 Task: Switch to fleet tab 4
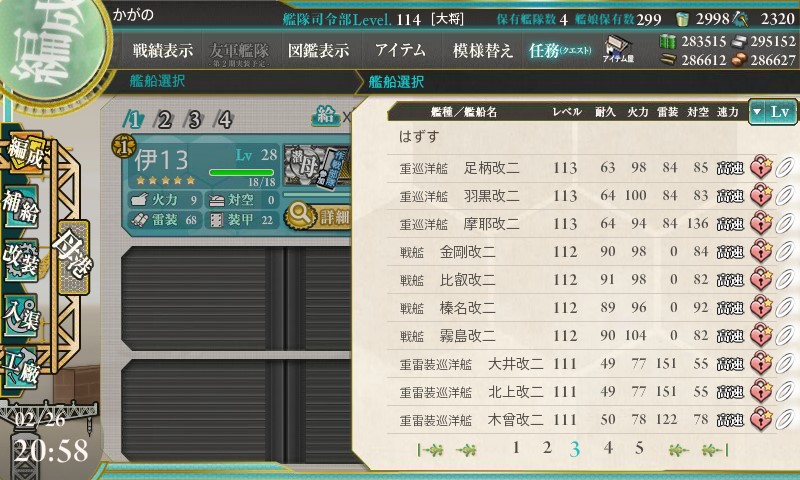click(225, 120)
